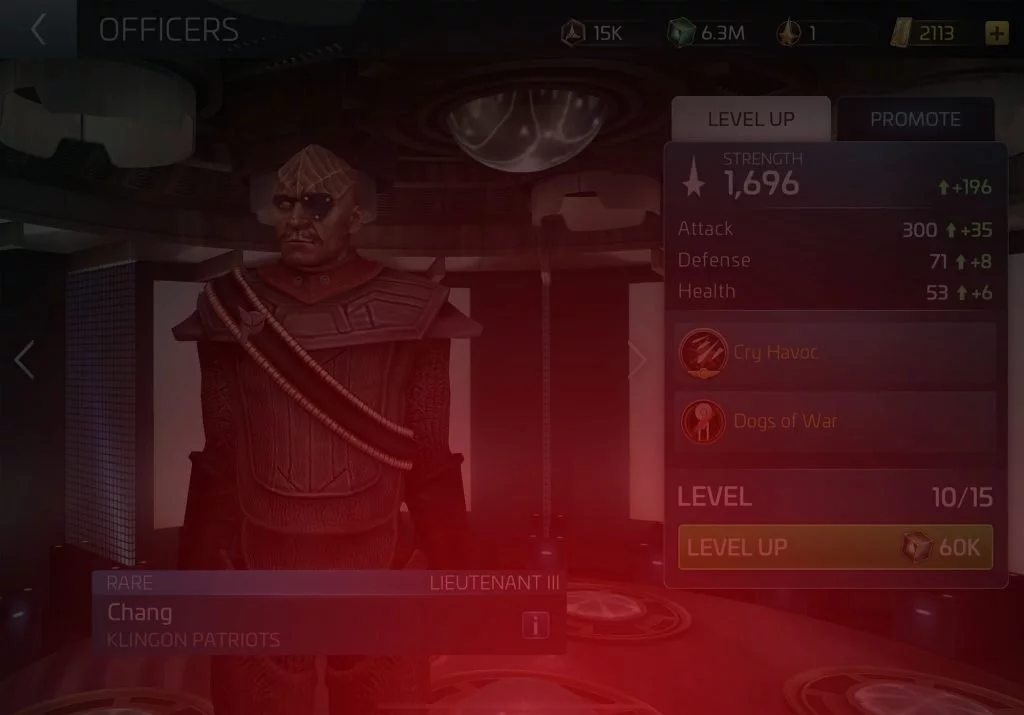Show Chang's officer info
Screen dimensions: 1024x715
[x=536, y=626]
